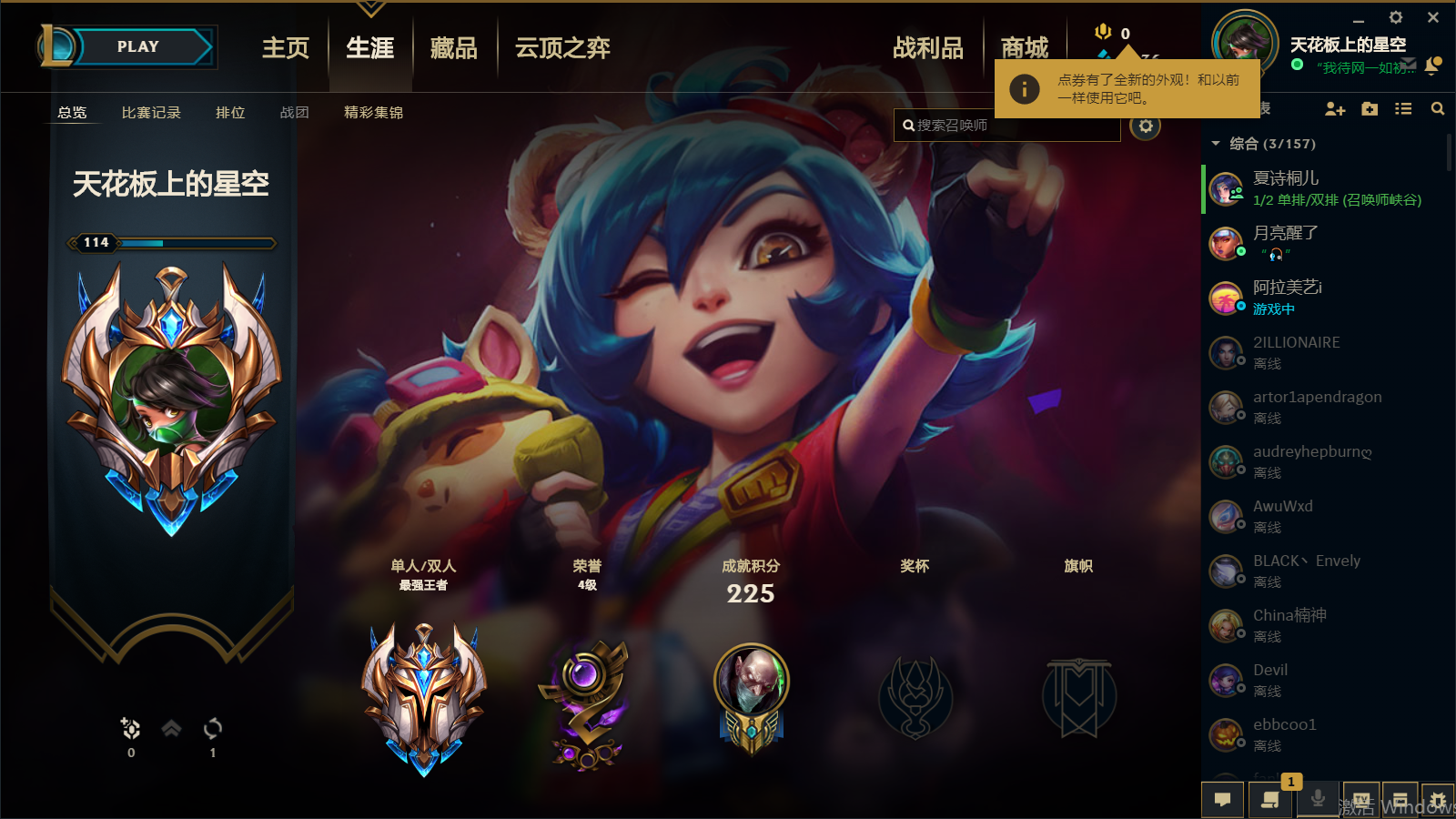The height and width of the screenshot is (819, 1456).
Task: Create a friend group with folder-plus icon
Action: point(1370,108)
